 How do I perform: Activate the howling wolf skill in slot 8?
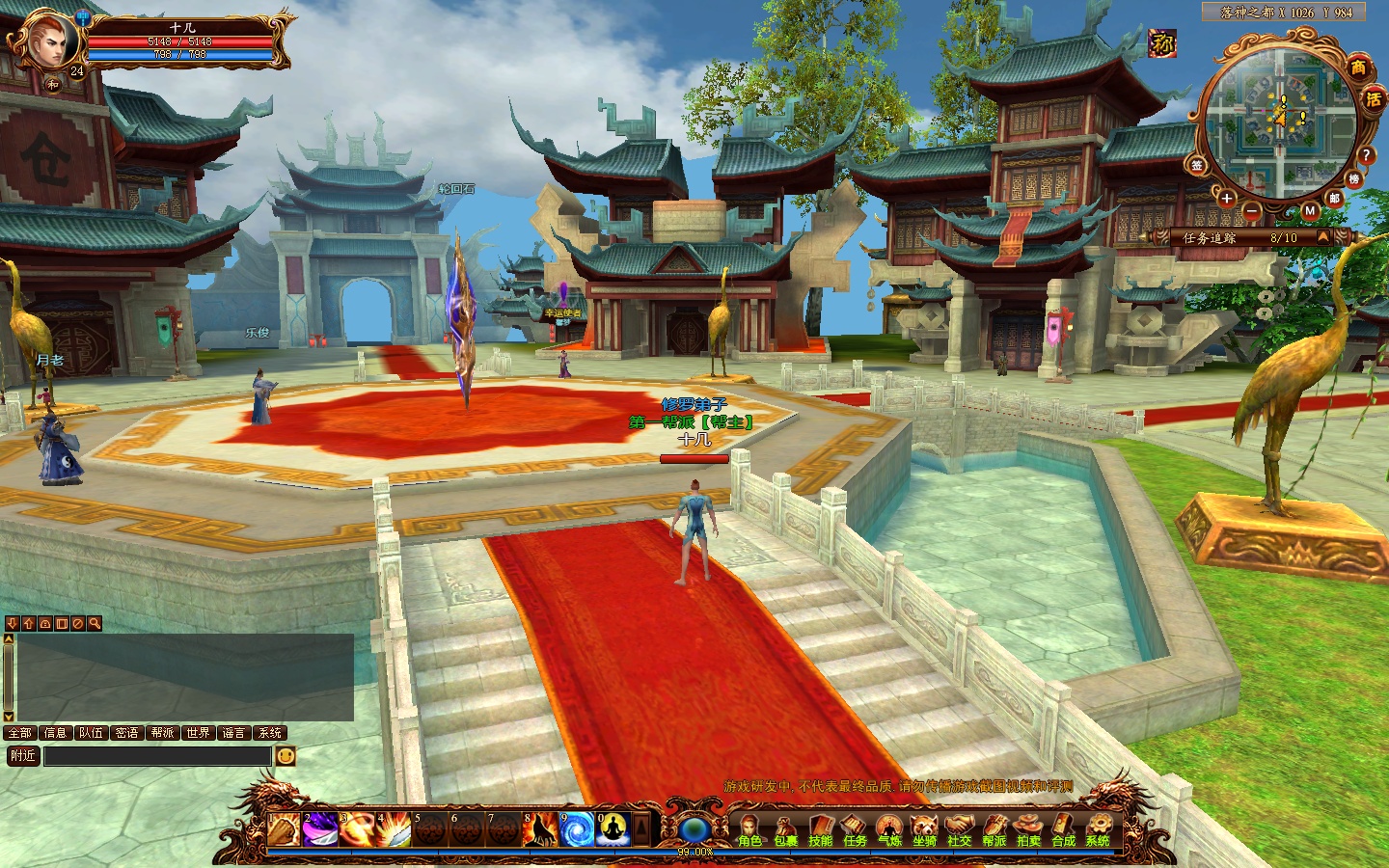539,829
